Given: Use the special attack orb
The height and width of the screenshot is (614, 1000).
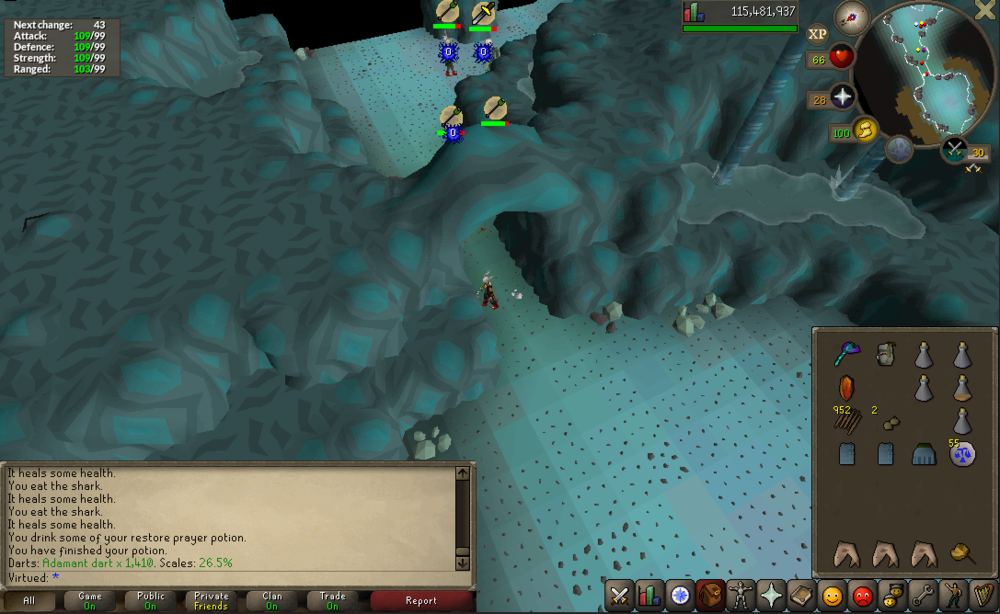Looking at the screenshot, I should (x=956, y=150).
